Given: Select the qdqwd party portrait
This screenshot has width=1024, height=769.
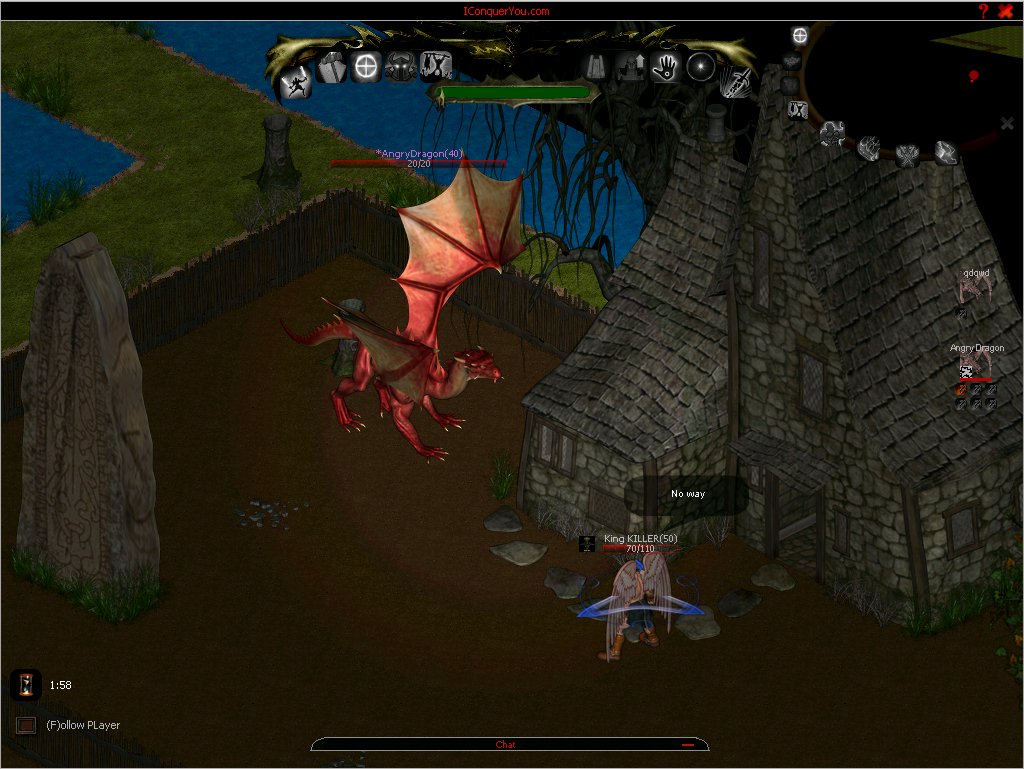Looking at the screenshot, I should pos(970,290).
